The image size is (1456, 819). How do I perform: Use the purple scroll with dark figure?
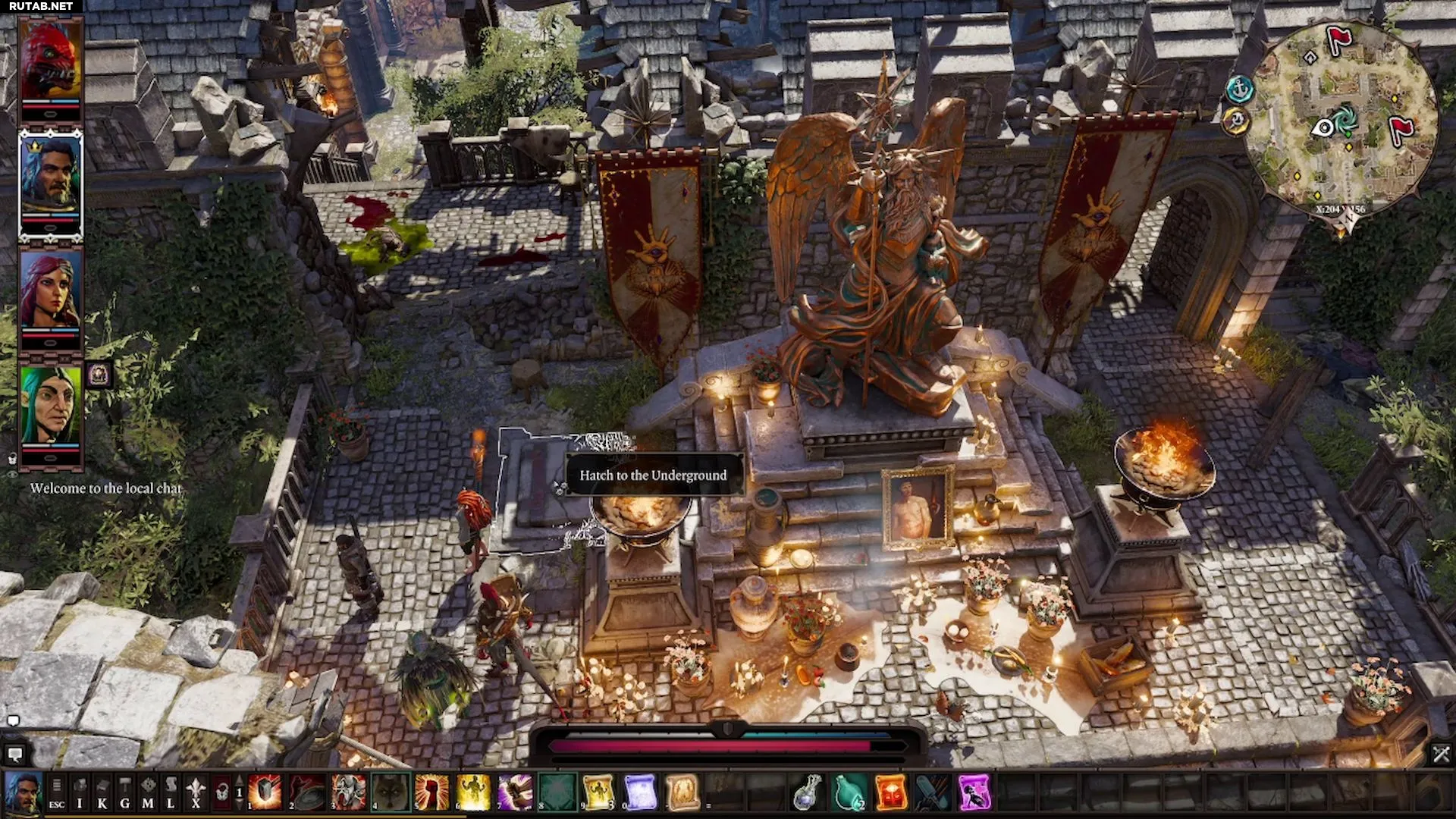[x=974, y=792]
